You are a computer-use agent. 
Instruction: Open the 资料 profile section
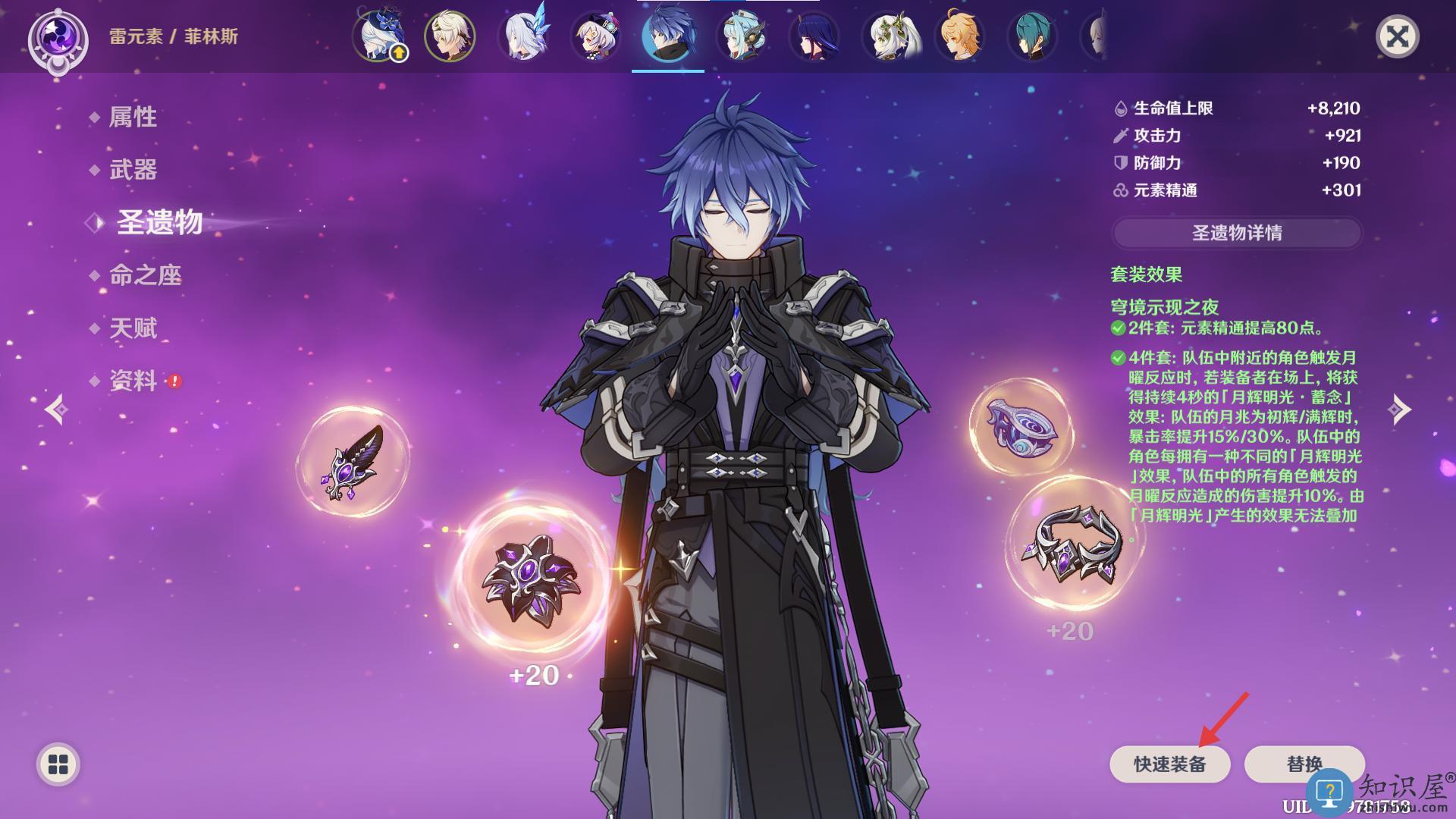tap(133, 381)
